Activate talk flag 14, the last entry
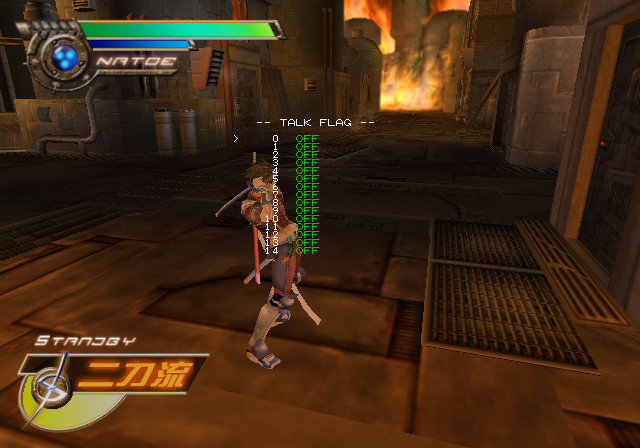The image size is (640, 448). point(306,250)
